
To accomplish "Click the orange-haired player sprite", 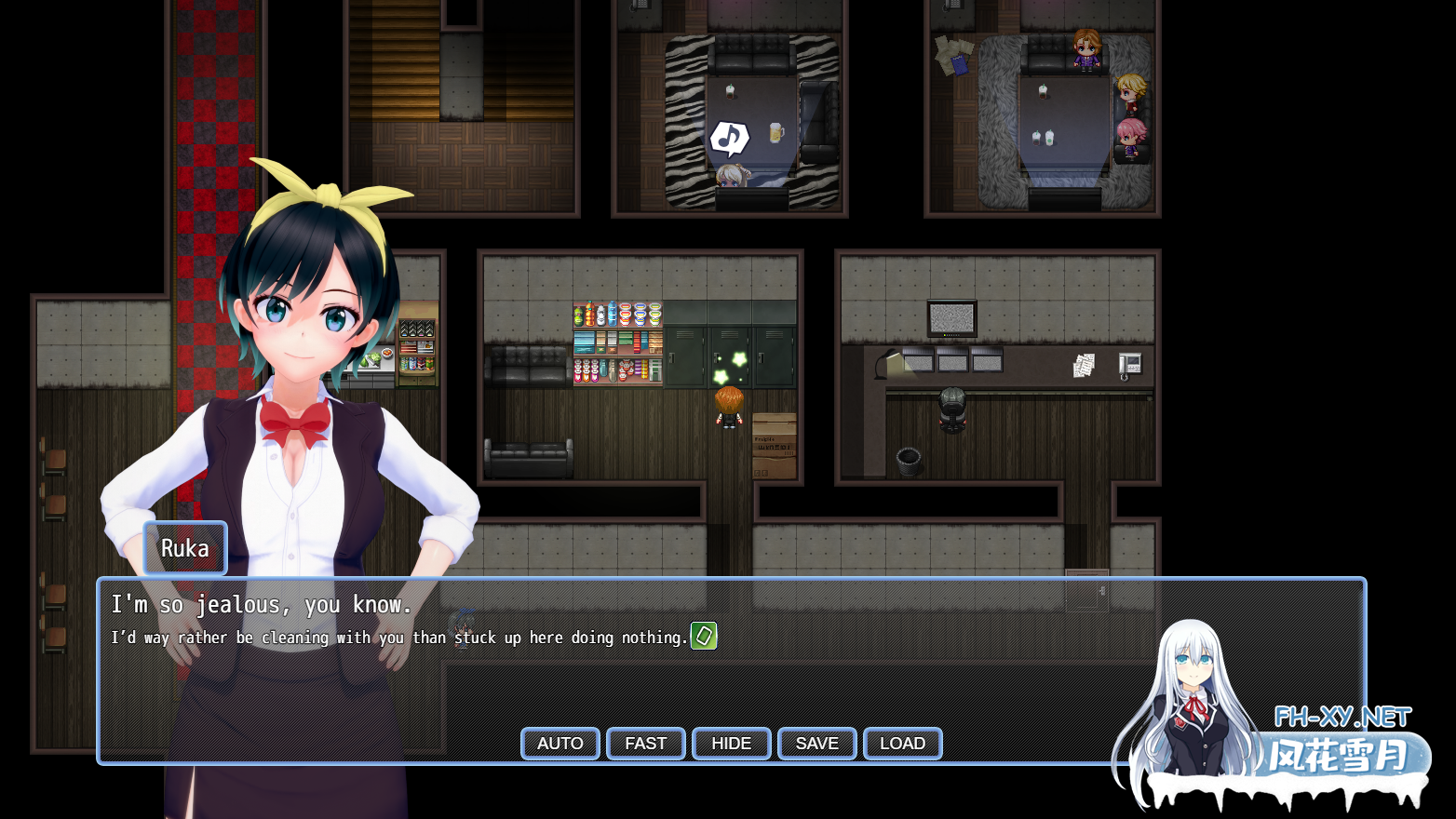I will (x=730, y=409).
